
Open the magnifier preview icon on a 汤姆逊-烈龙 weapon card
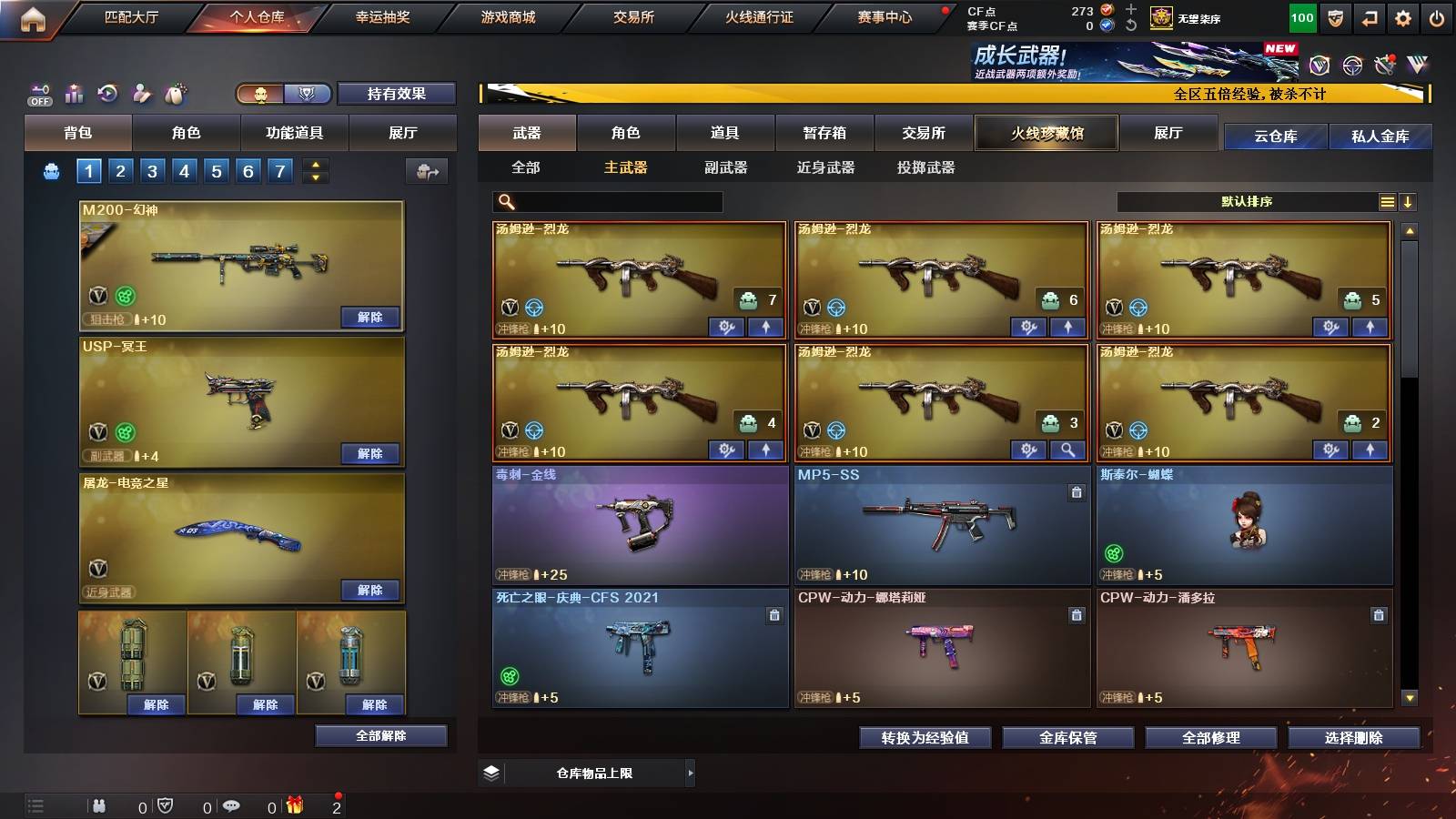pyautogui.click(x=1067, y=450)
